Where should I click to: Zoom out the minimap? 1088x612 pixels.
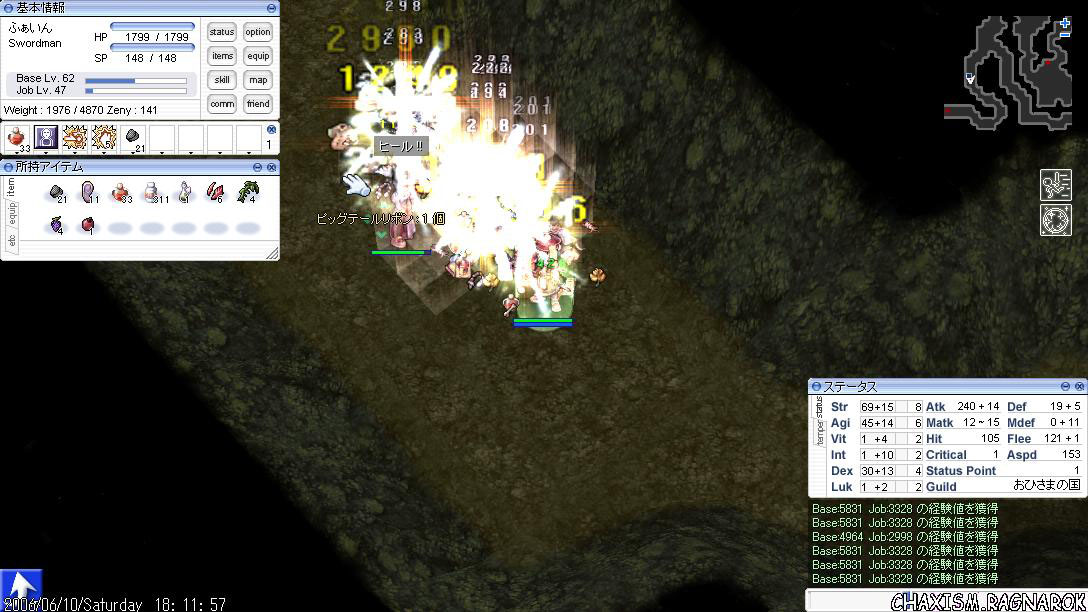1065,36
